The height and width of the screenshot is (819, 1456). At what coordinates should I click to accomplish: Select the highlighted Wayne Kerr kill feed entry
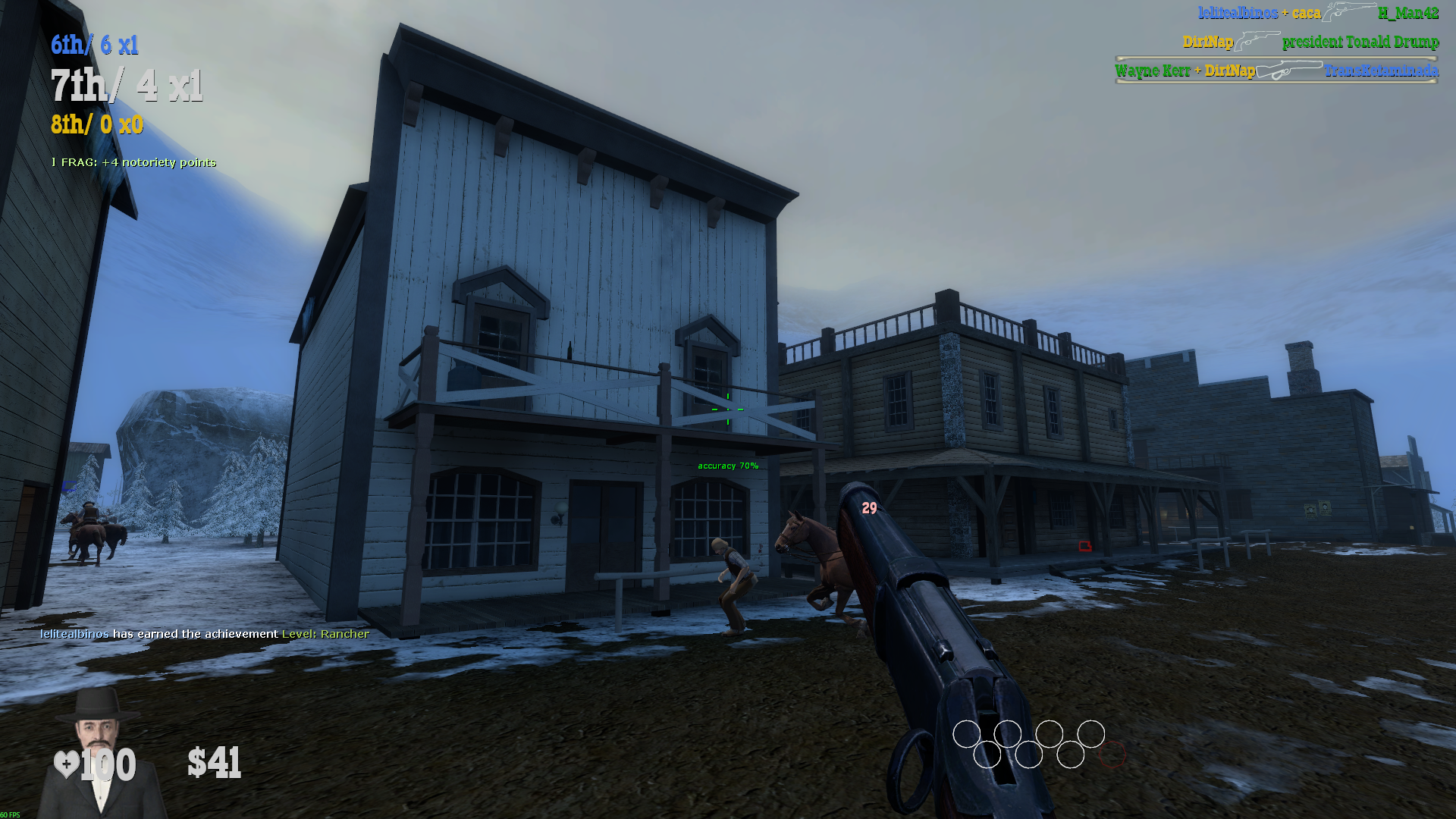point(1276,71)
